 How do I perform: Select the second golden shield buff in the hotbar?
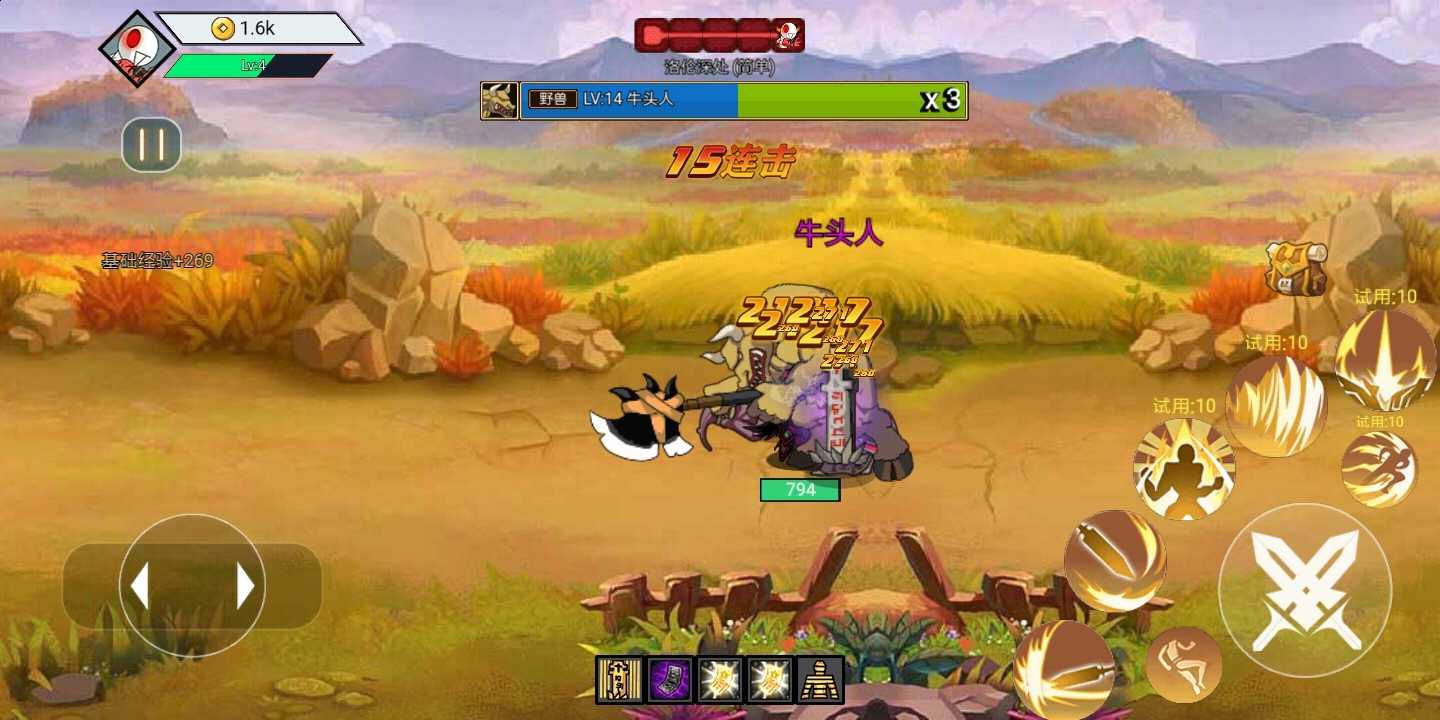(768, 680)
